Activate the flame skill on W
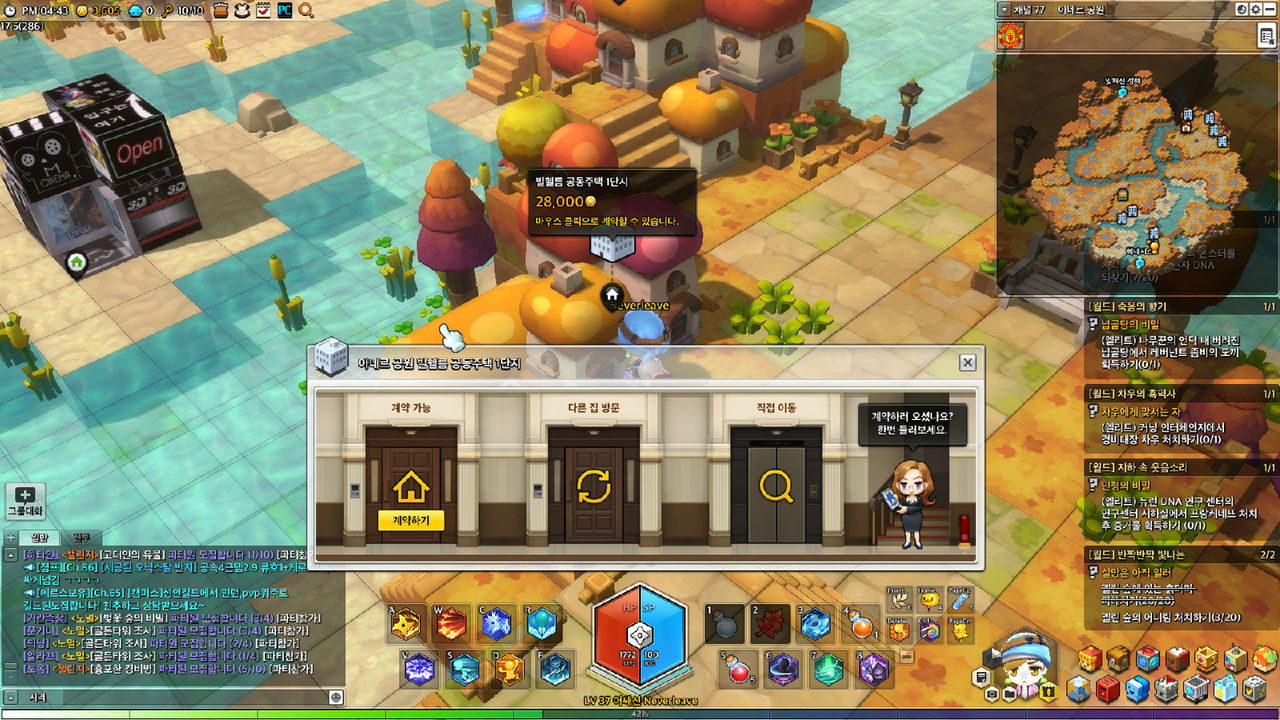 451,624
